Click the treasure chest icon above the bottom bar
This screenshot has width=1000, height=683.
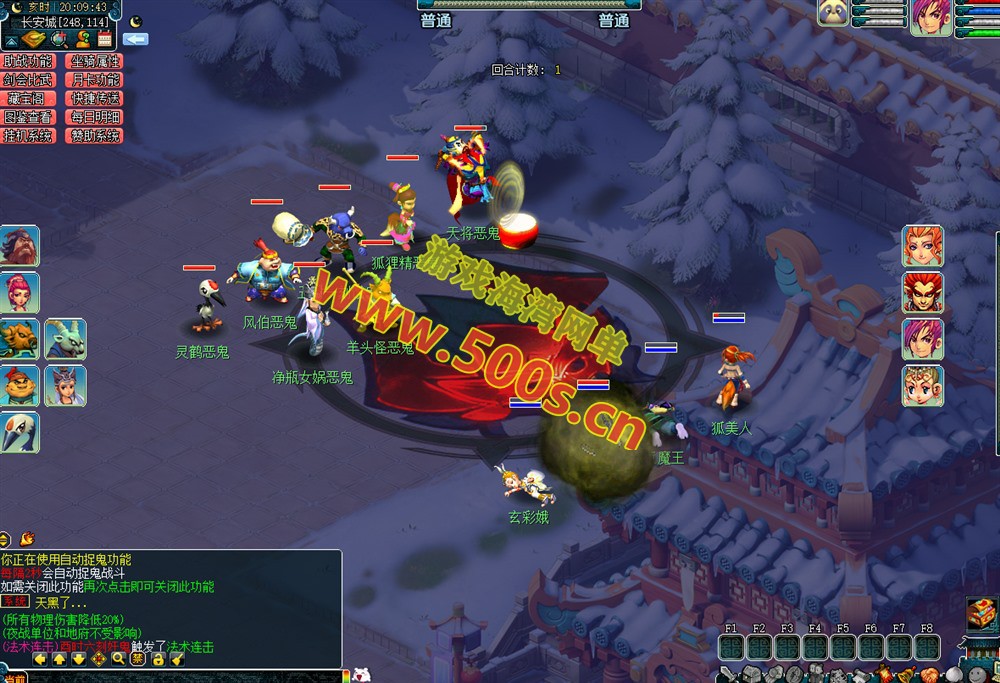[980, 612]
